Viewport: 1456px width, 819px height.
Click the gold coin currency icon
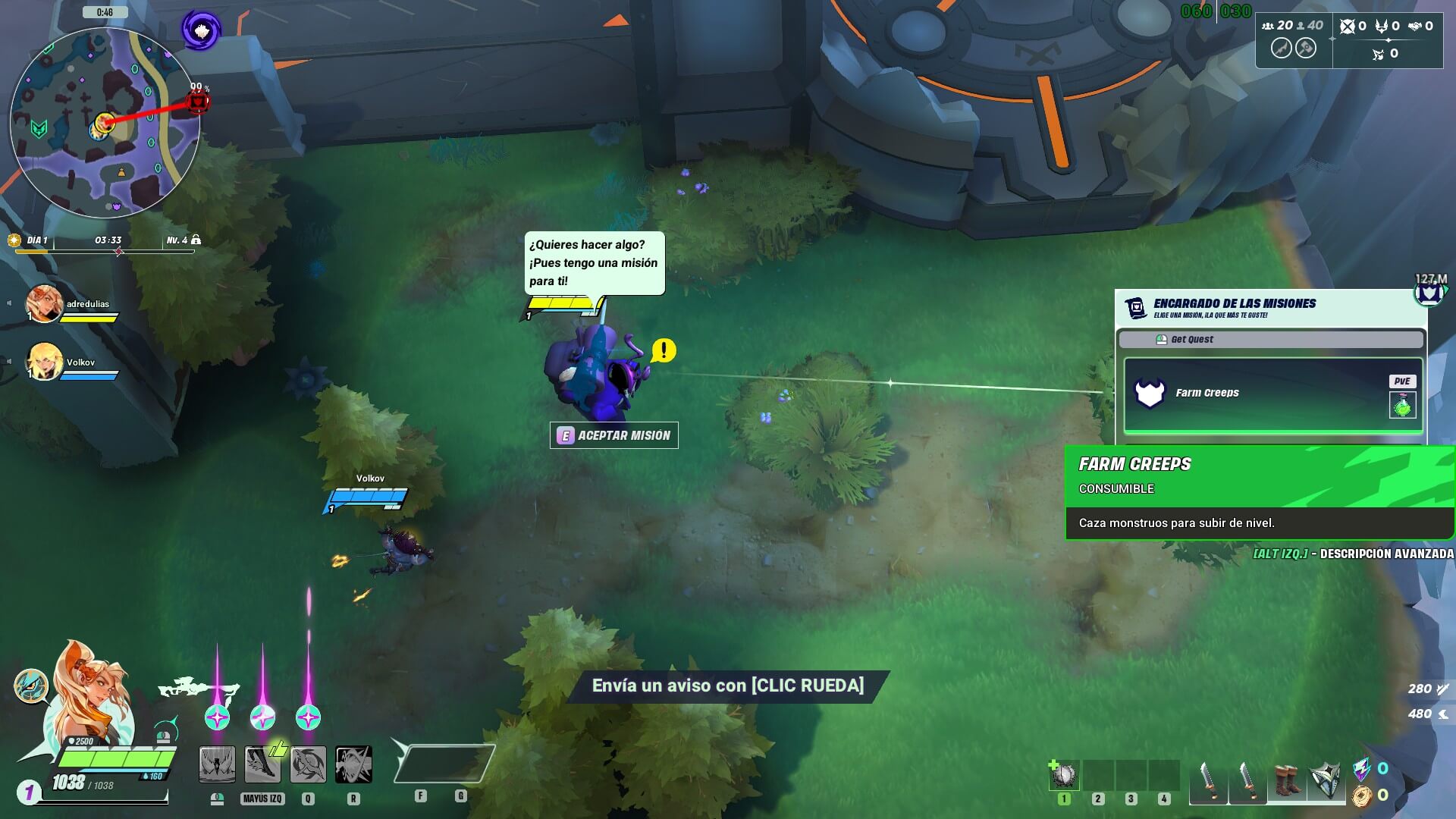click(x=1362, y=795)
